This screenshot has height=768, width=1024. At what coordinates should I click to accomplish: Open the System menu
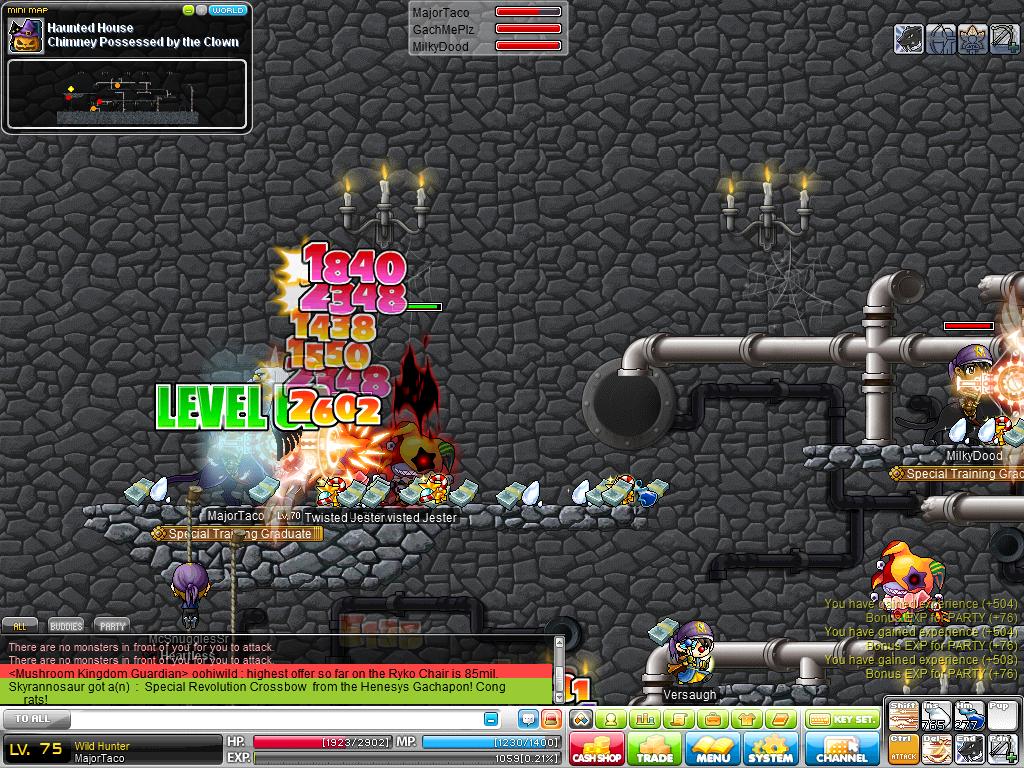(770, 750)
